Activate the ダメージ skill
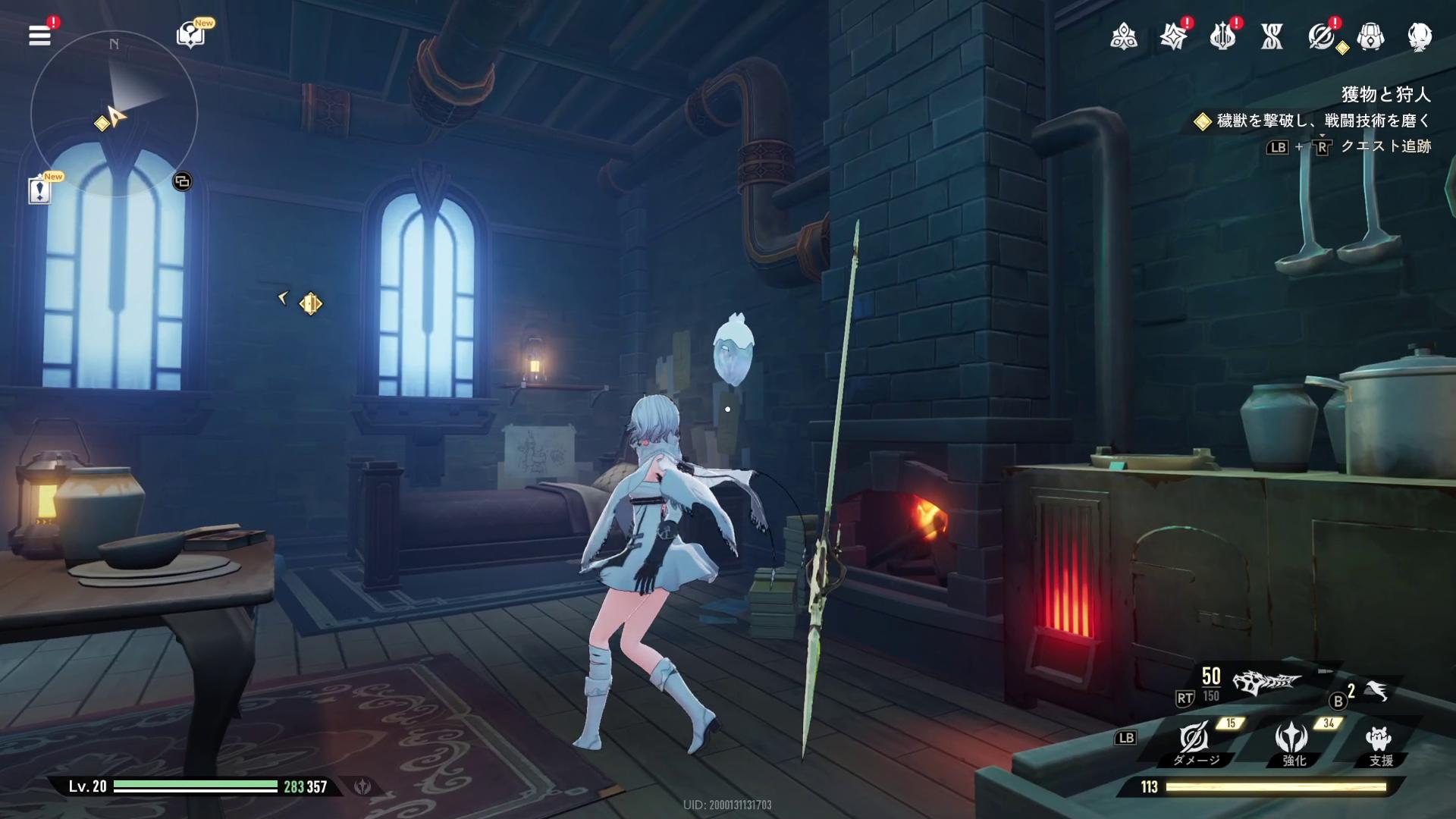Screen dimensions: 1456x819 [1194, 740]
